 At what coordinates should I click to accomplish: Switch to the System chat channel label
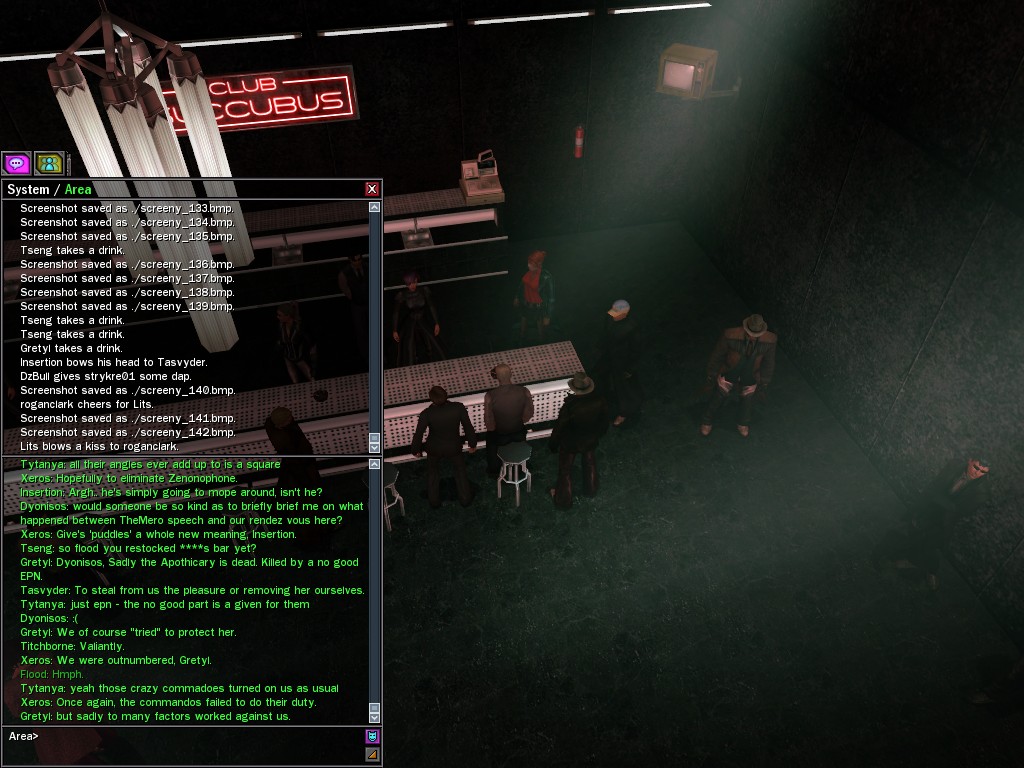(x=28, y=189)
